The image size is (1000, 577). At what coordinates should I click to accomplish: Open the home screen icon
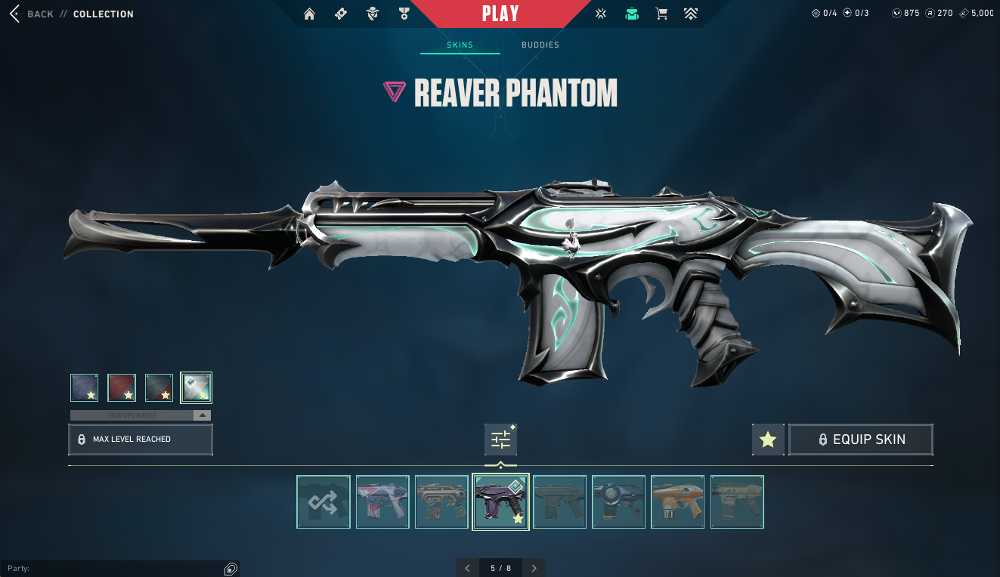[310, 14]
